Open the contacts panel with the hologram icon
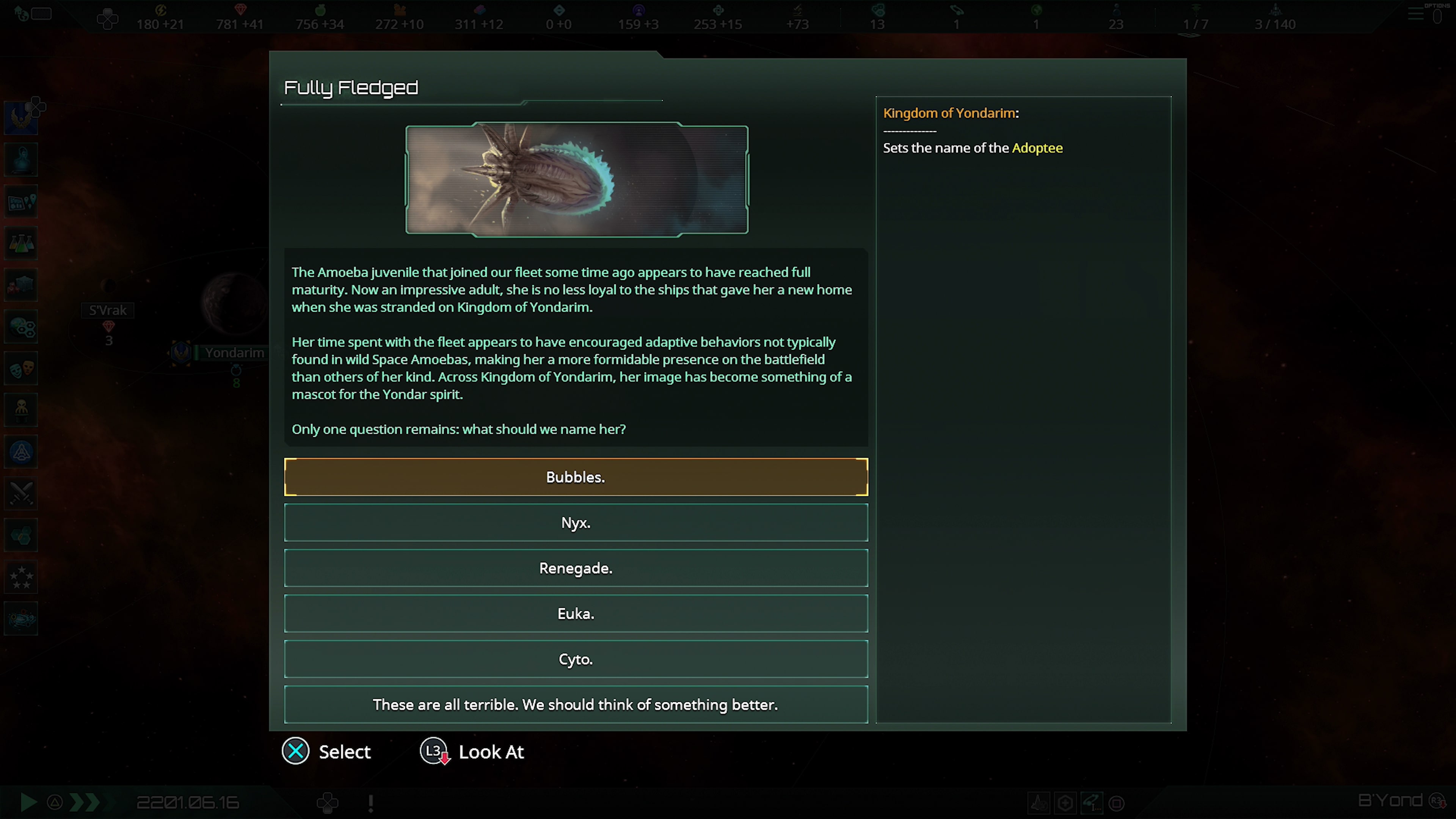Image resolution: width=1456 pixels, height=819 pixels. pyautogui.click(x=21, y=159)
